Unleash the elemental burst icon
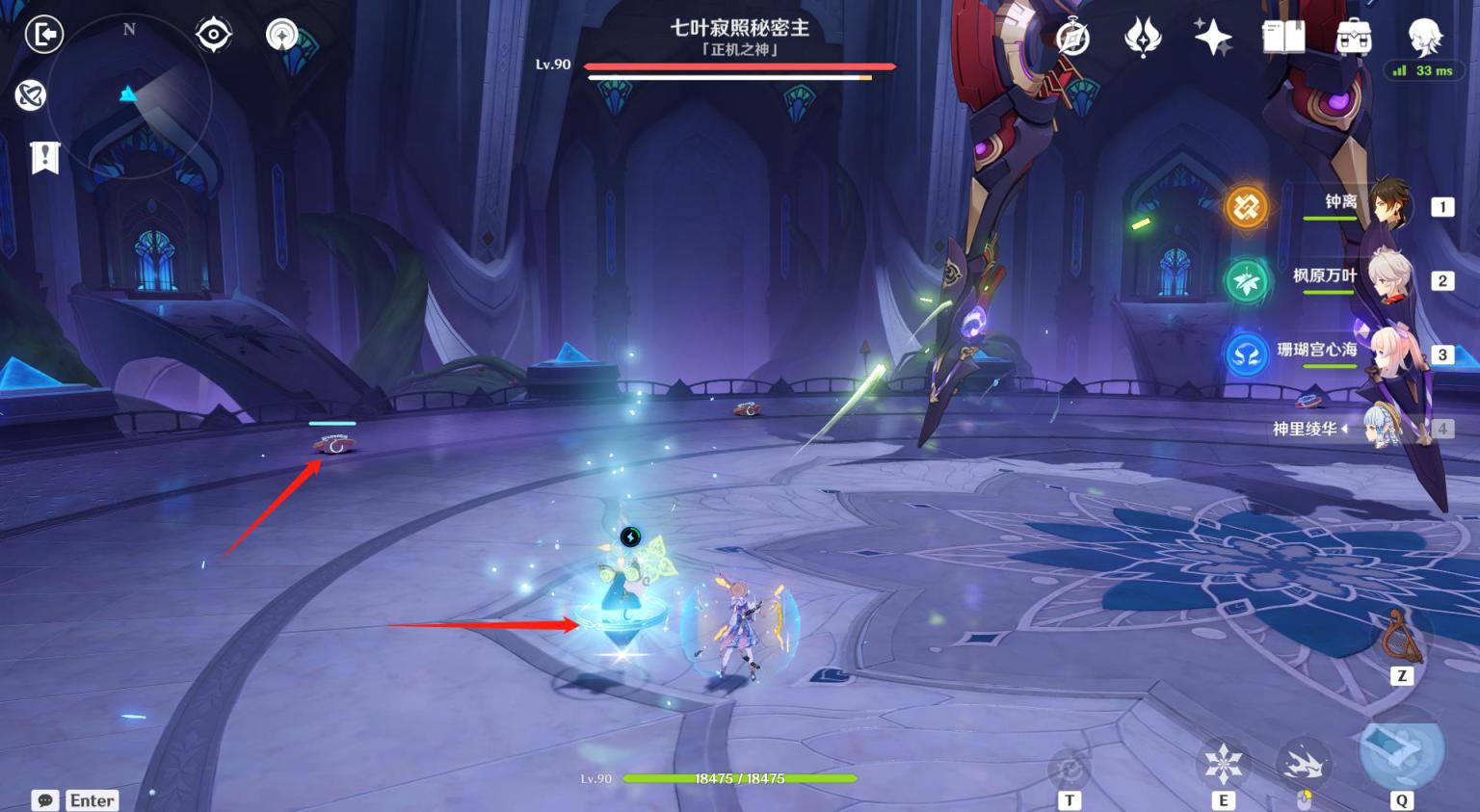The image size is (1480, 812). pyautogui.click(x=1401, y=752)
